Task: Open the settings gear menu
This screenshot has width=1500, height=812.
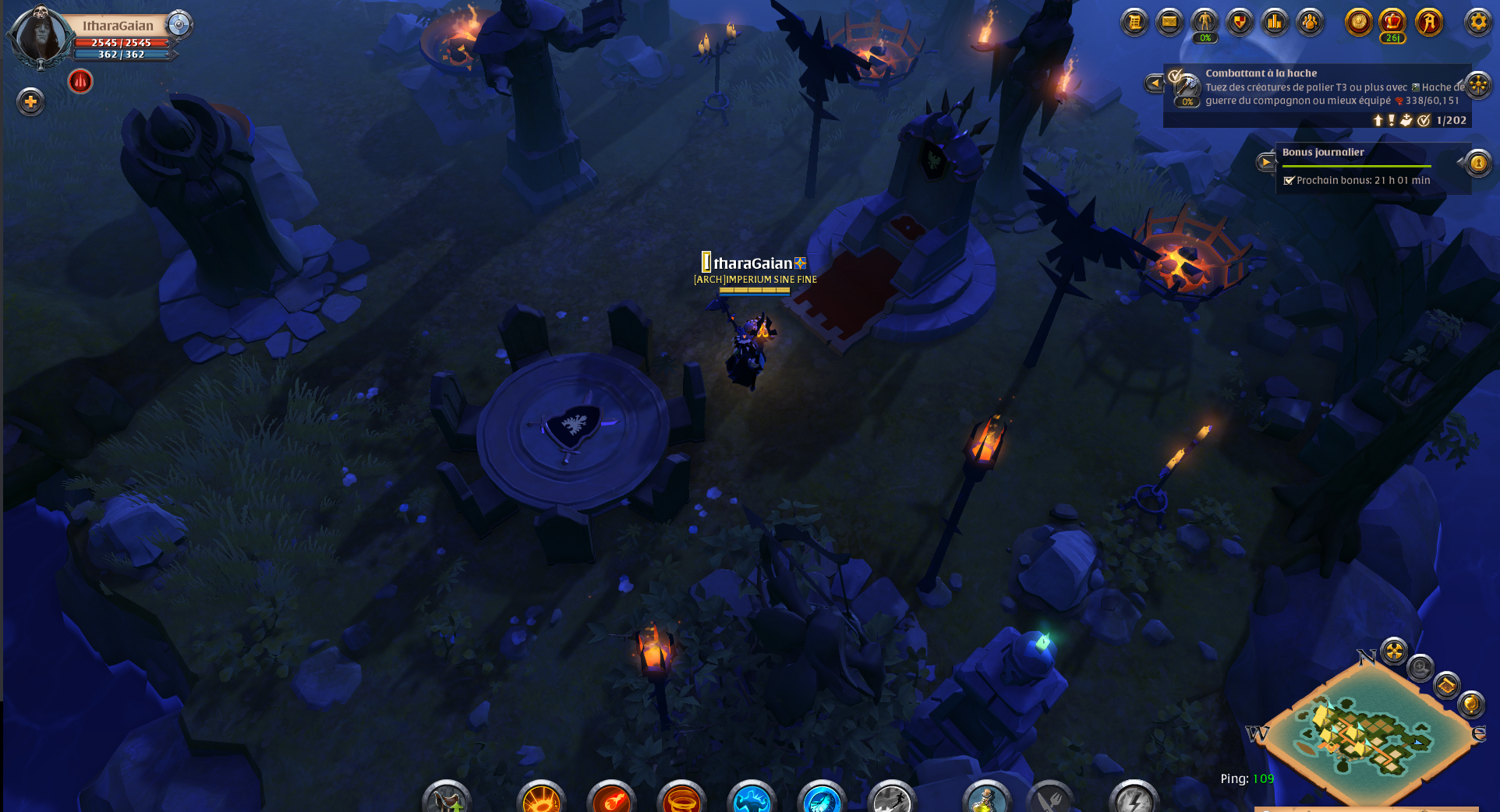Action: pyautogui.click(x=1477, y=22)
